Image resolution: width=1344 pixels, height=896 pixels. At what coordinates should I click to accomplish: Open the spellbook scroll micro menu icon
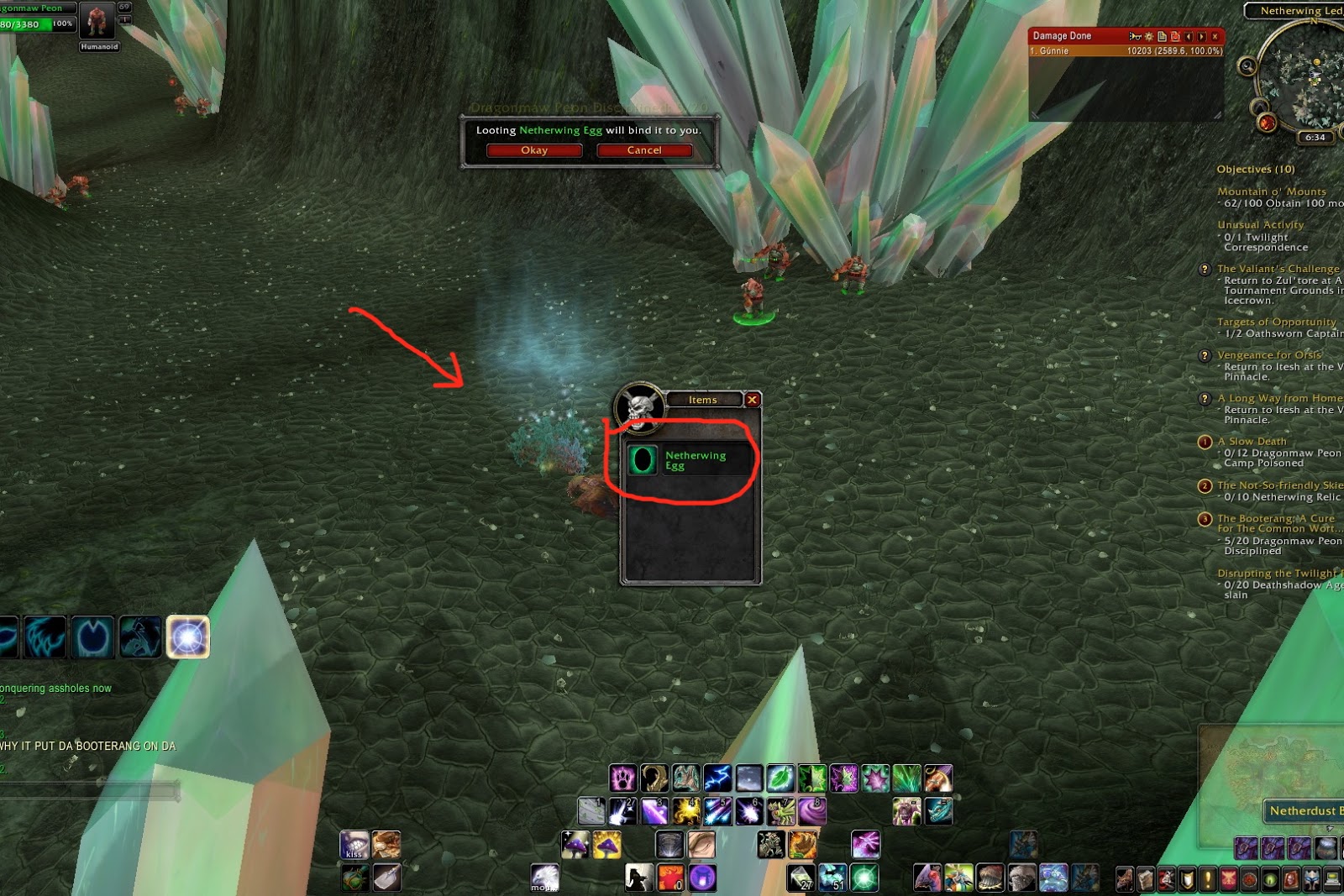coord(1147,879)
